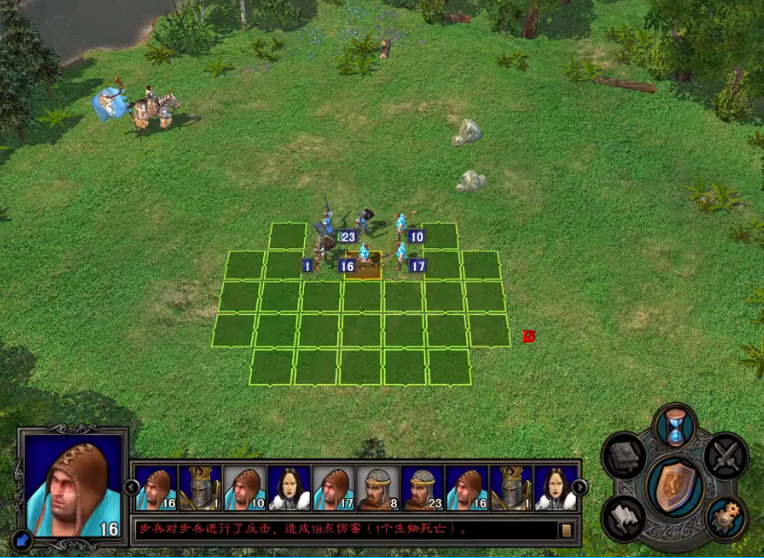The image size is (764, 558).
Task: Pick the queue portrait showing count 10
Action: pyautogui.click(x=244, y=487)
